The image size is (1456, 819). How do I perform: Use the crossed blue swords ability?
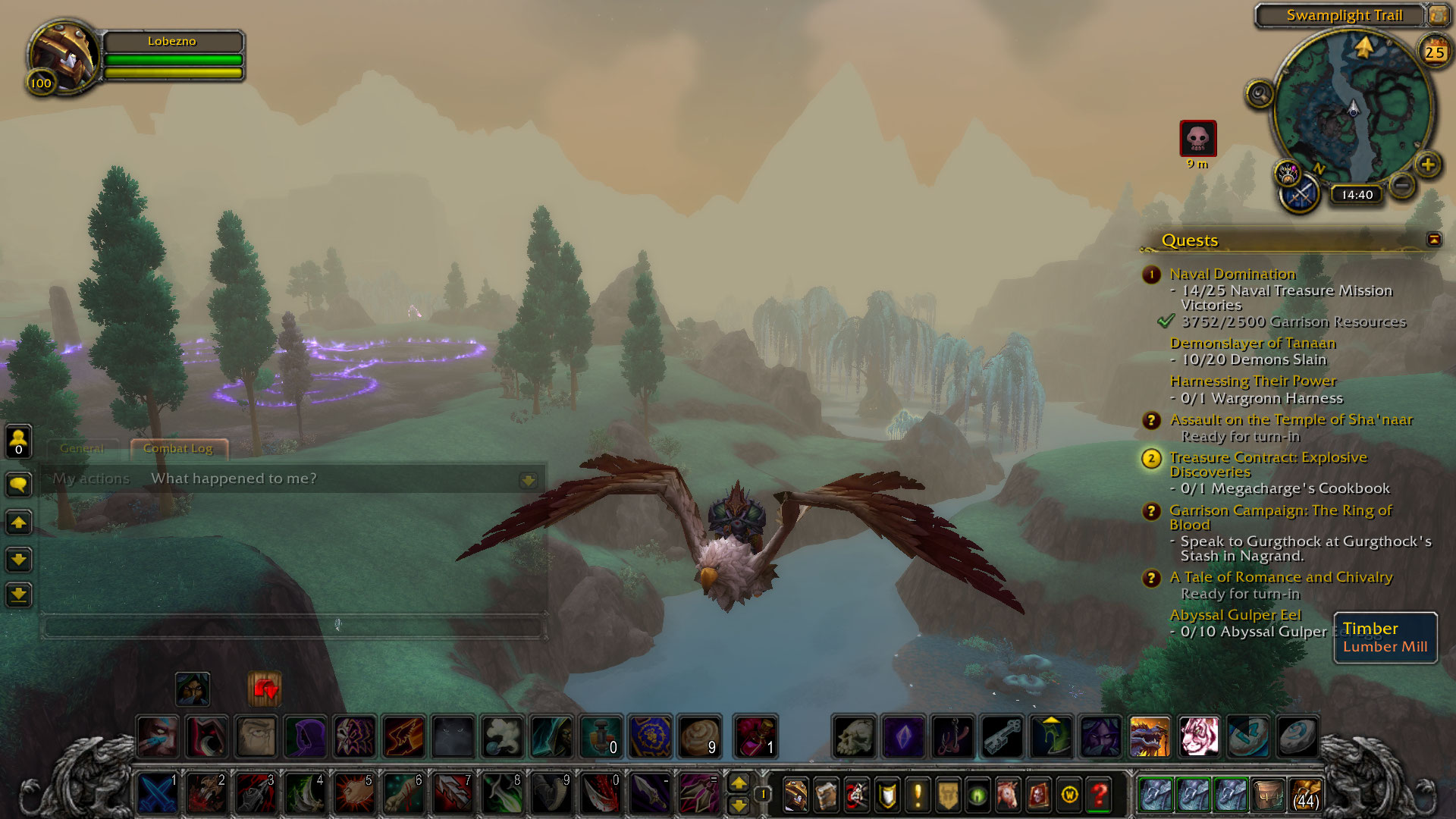(157, 794)
